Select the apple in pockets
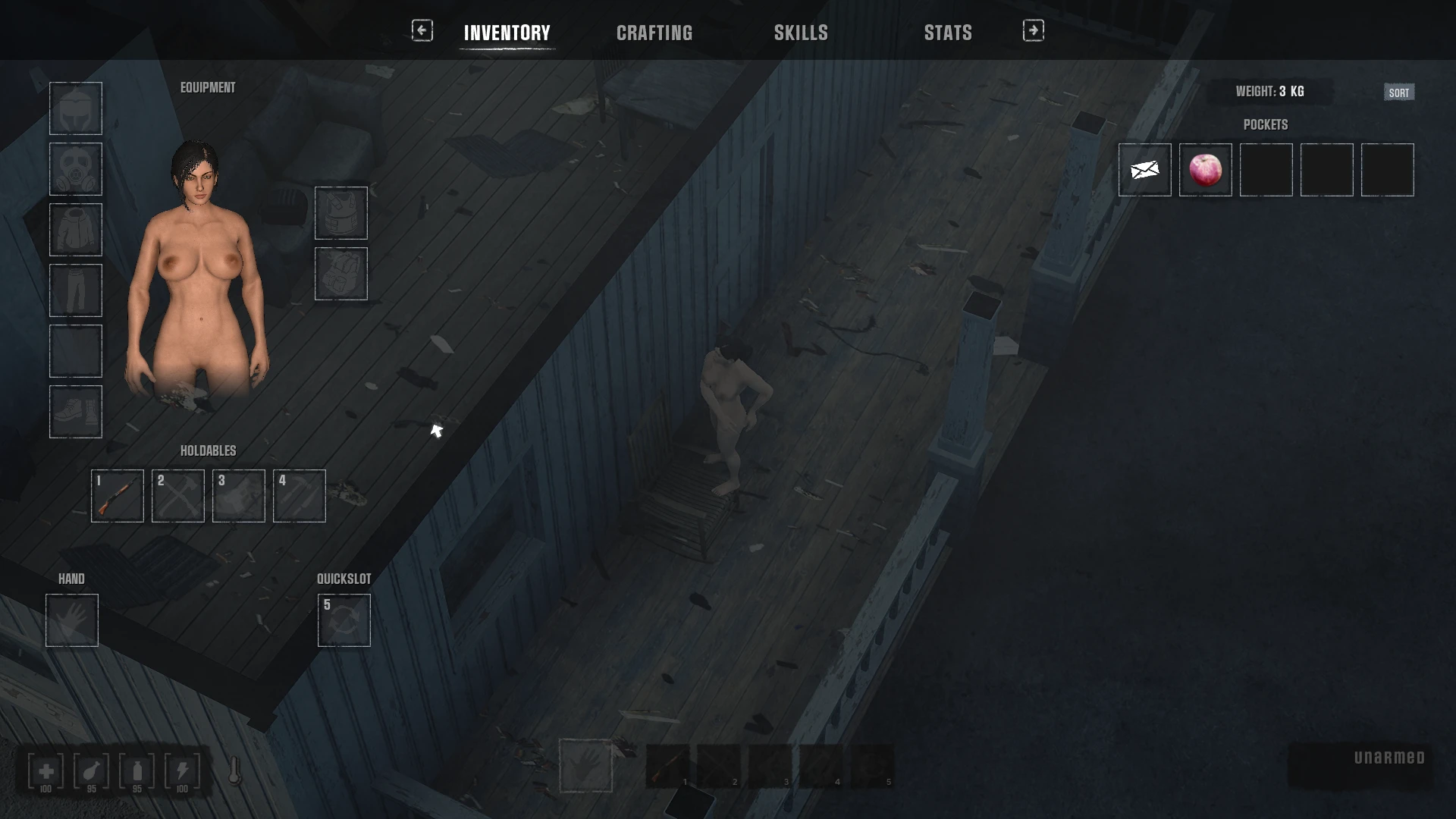The height and width of the screenshot is (819, 1456). tap(1206, 170)
